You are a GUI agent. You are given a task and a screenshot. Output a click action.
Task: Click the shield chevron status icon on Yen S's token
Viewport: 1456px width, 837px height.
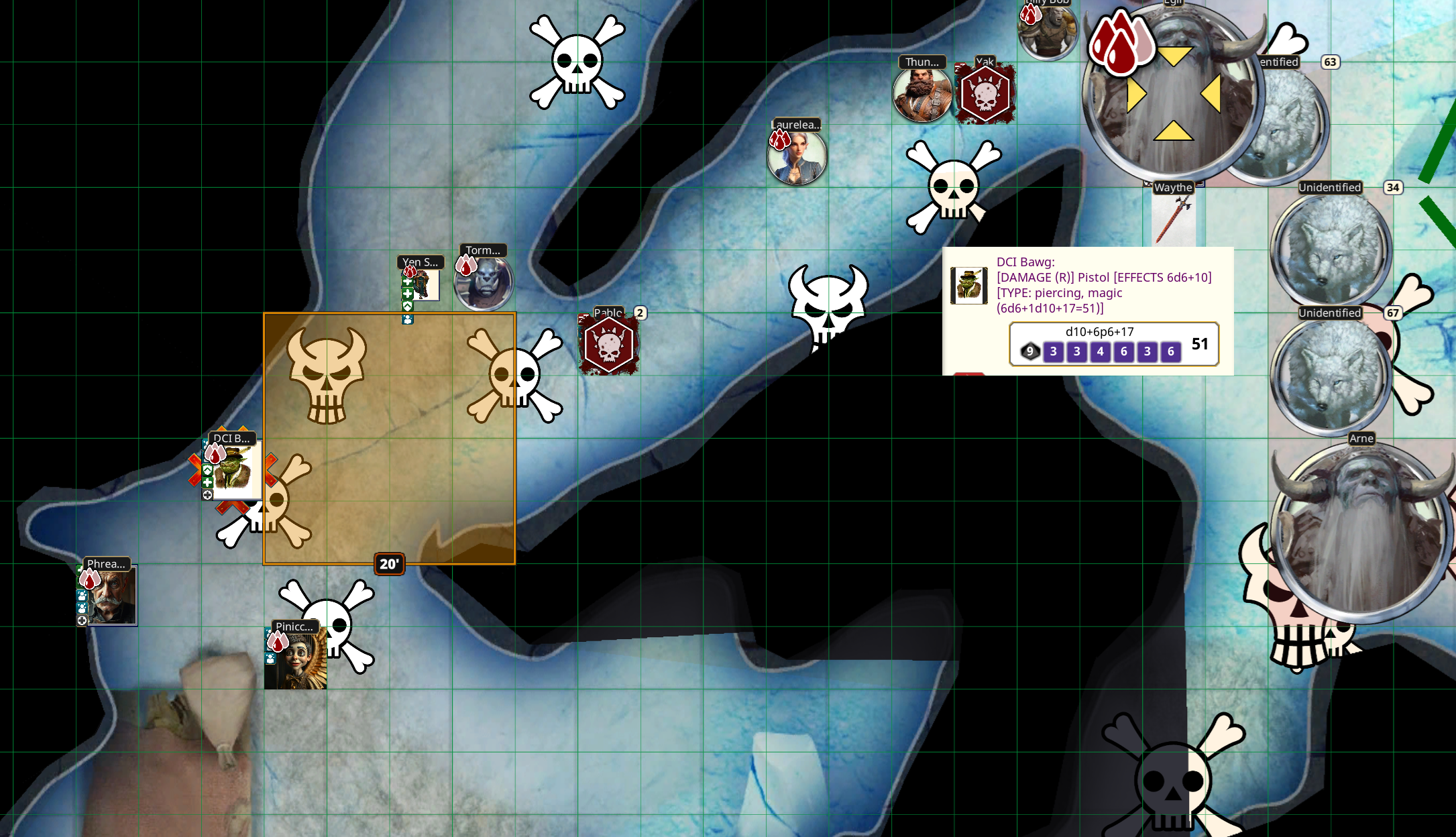pyautogui.click(x=408, y=306)
